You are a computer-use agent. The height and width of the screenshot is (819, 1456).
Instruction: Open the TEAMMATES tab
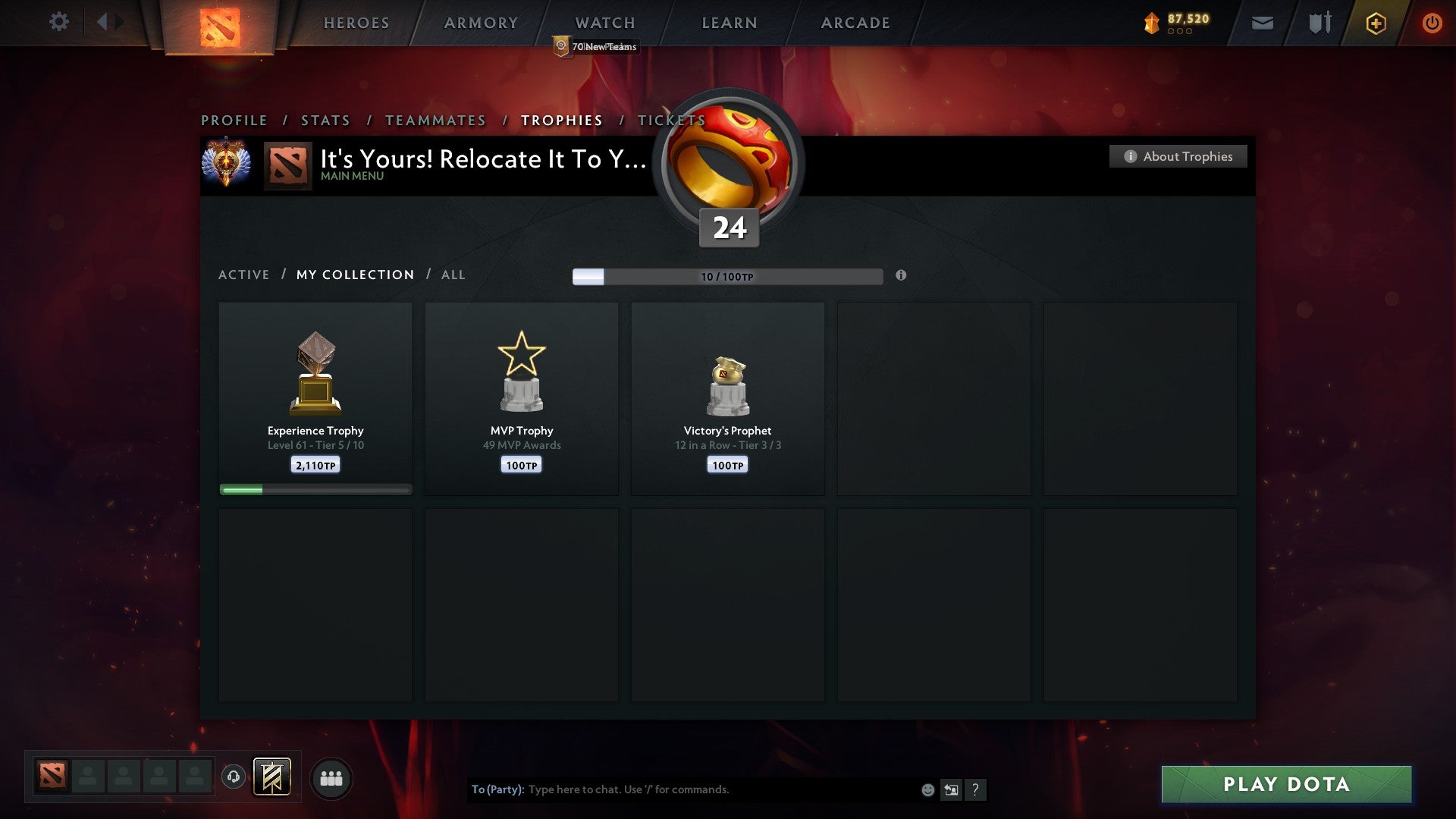tap(435, 120)
